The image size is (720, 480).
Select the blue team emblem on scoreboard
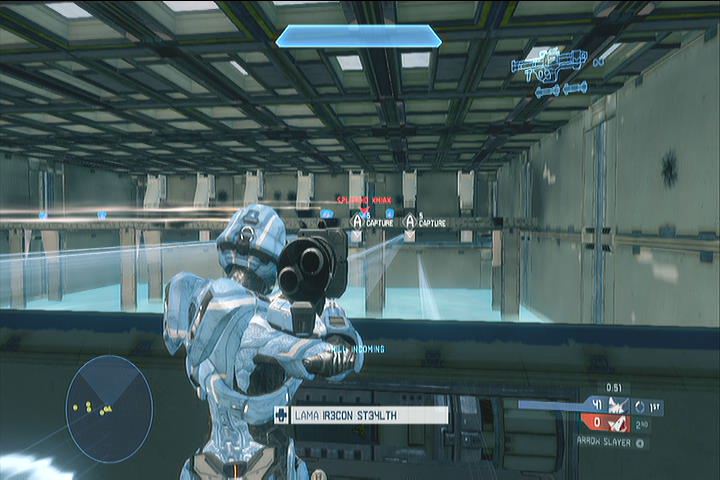pos(618,406)
